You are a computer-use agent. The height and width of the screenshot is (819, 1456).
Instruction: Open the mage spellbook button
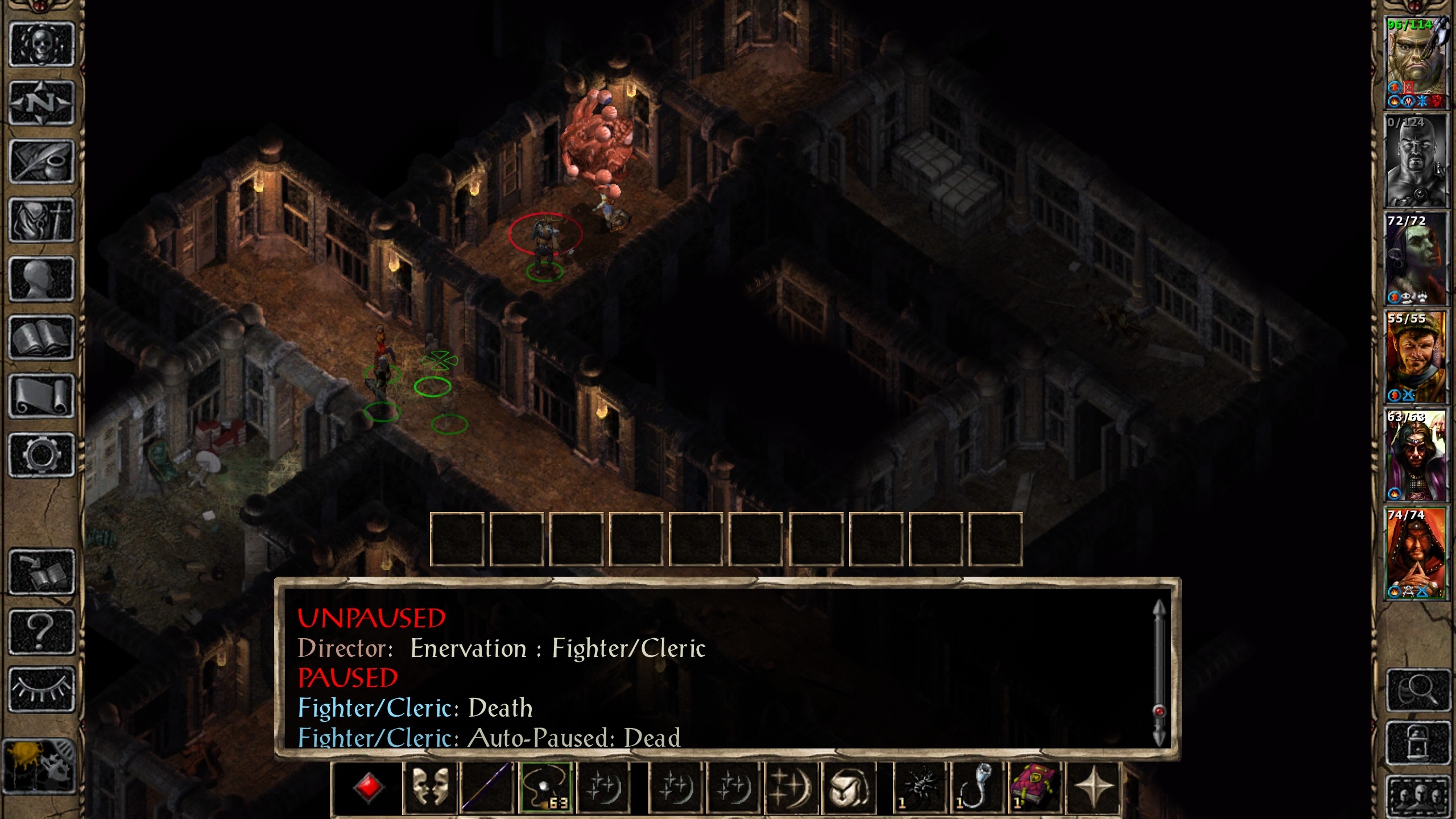coord(42,338)
